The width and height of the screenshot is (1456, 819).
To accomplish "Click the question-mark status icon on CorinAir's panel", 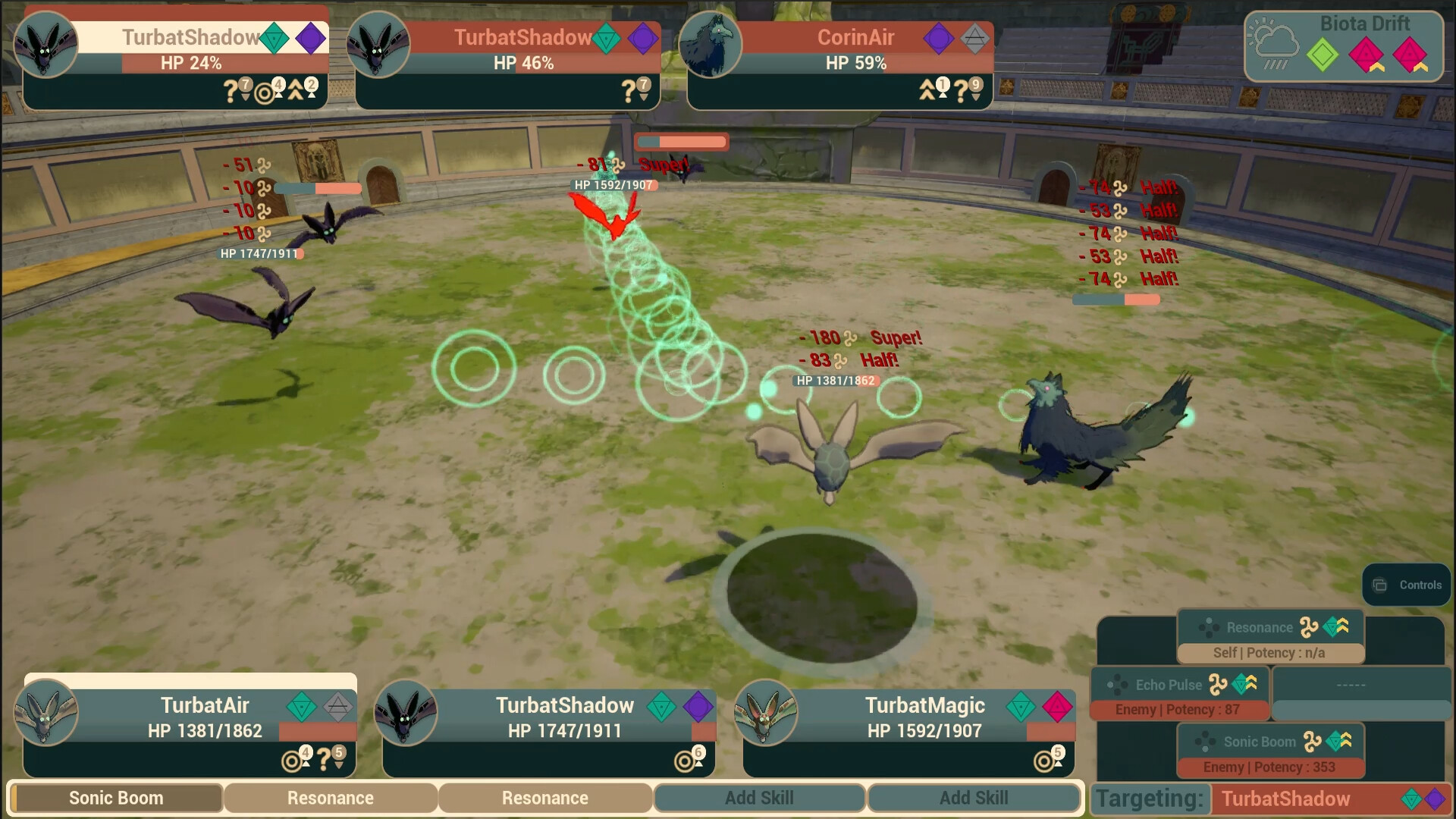I will [x=962, y=90].
